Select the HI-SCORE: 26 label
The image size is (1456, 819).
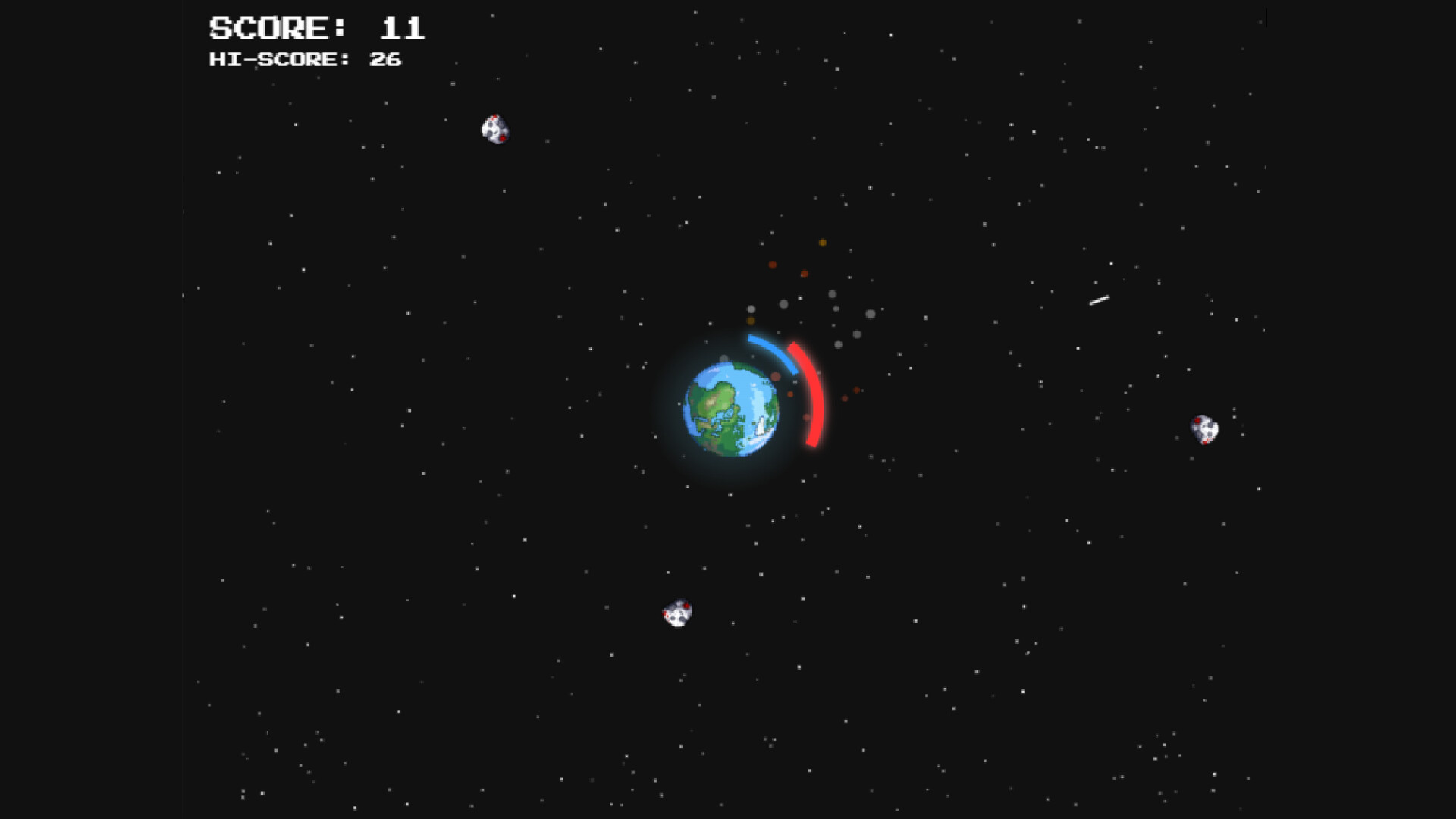tap(305, 59)
